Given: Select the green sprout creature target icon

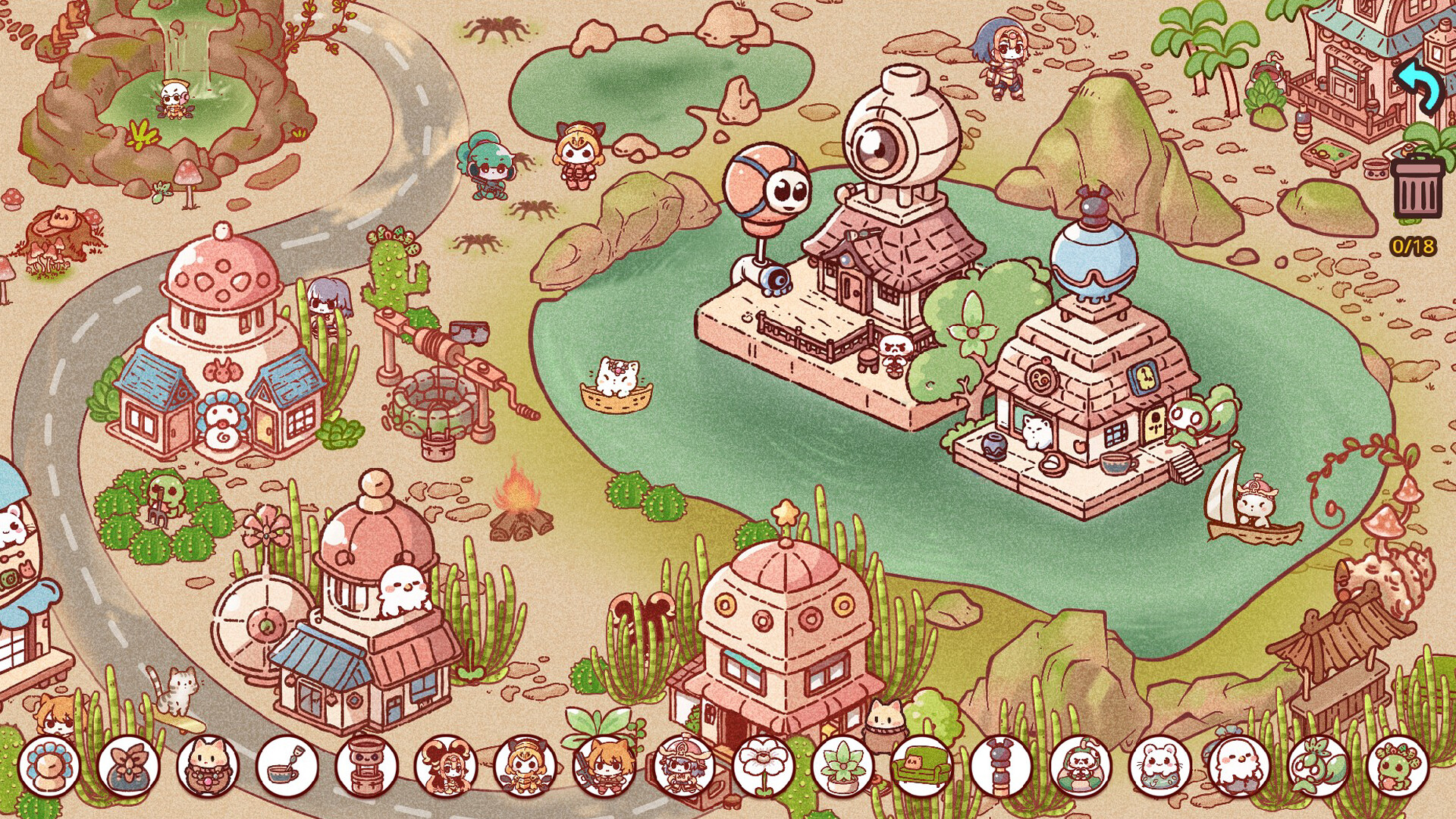Looking at the screenshot, I should click(x=1319, y=766).
